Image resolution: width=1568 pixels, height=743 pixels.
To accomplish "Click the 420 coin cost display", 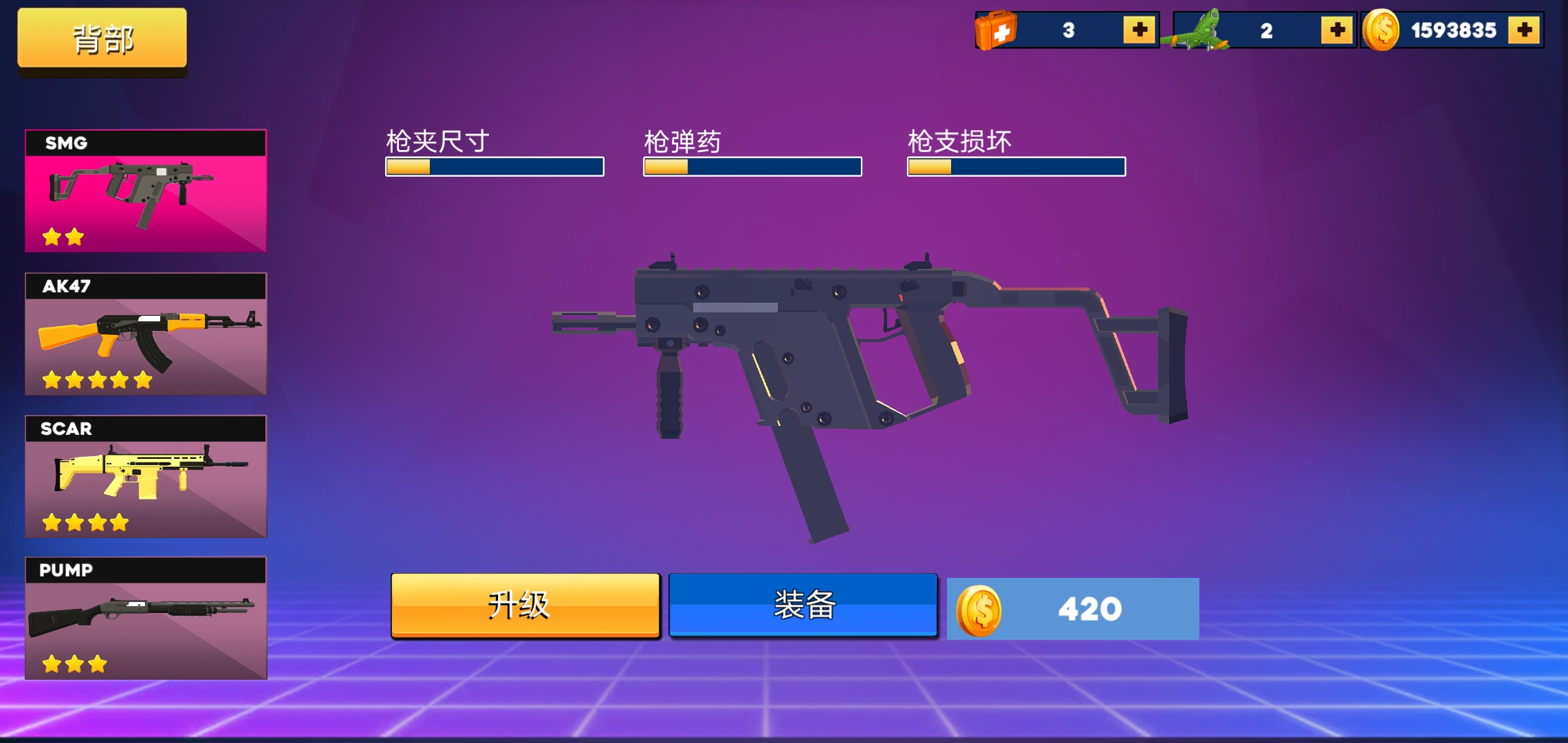I will pyautogui.click(x=1073, y=607).
